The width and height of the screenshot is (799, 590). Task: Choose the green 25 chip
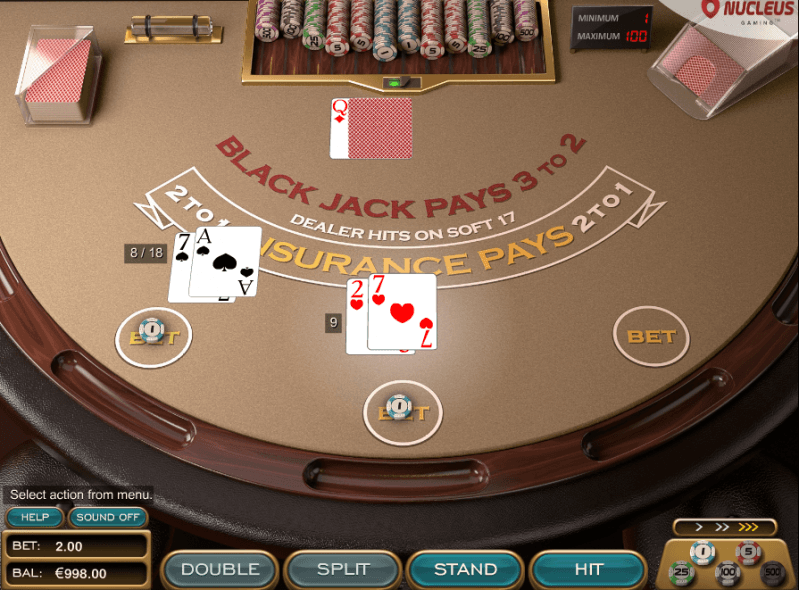[x=682, y=573]
